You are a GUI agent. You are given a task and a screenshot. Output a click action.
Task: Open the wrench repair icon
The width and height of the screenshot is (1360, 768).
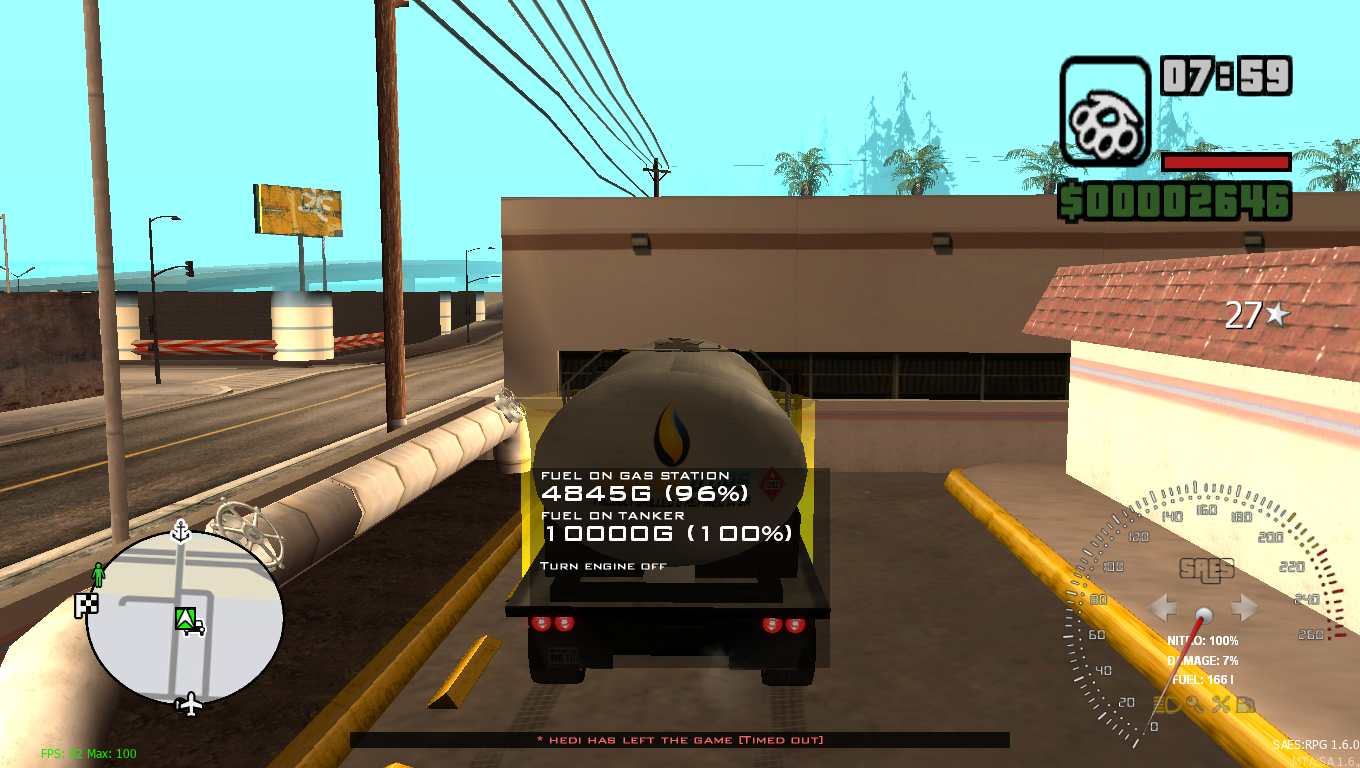tap(1222, 704)
